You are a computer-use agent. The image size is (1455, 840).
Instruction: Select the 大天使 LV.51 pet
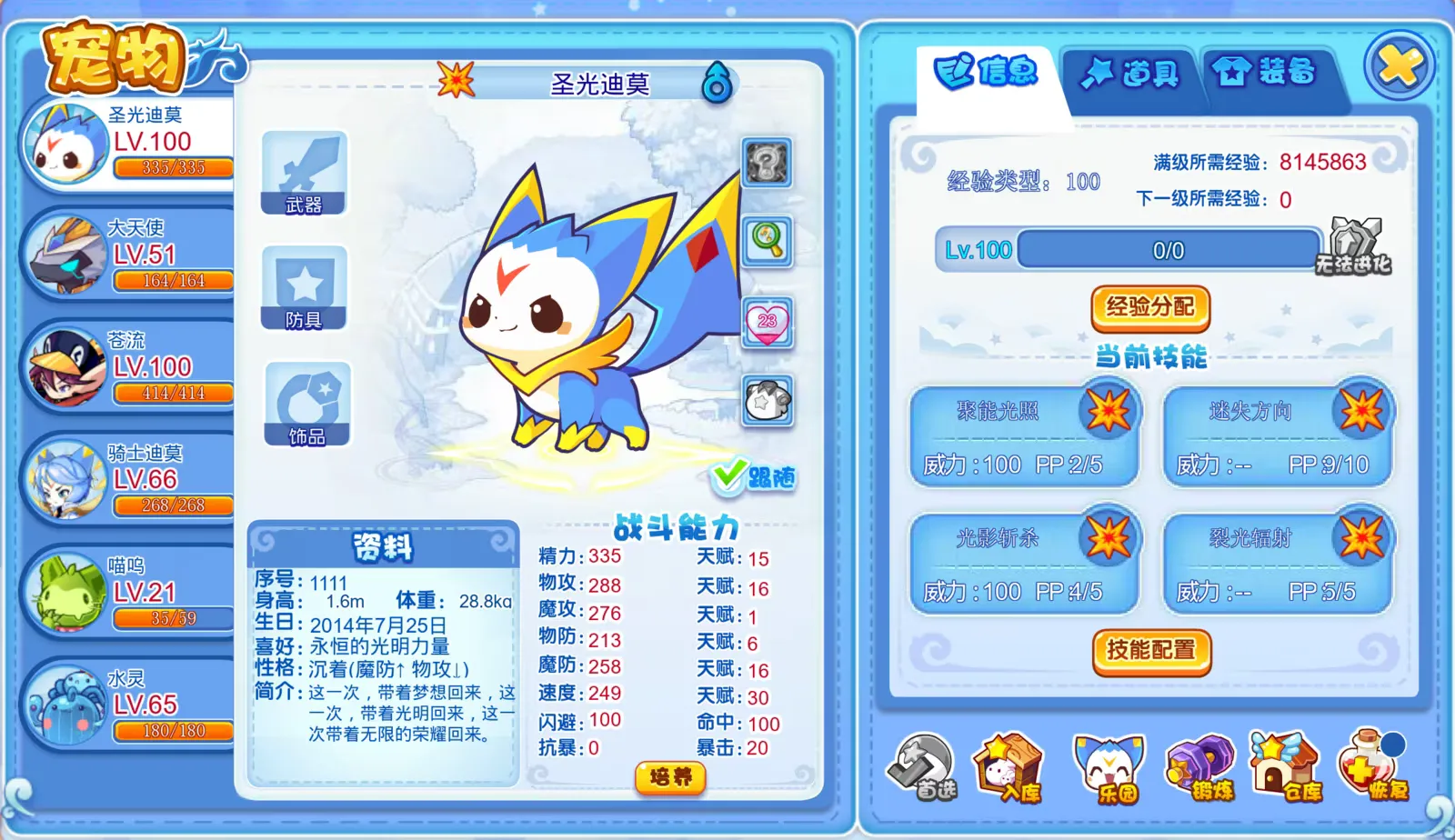pyautogui.click(x=127, y=253)
